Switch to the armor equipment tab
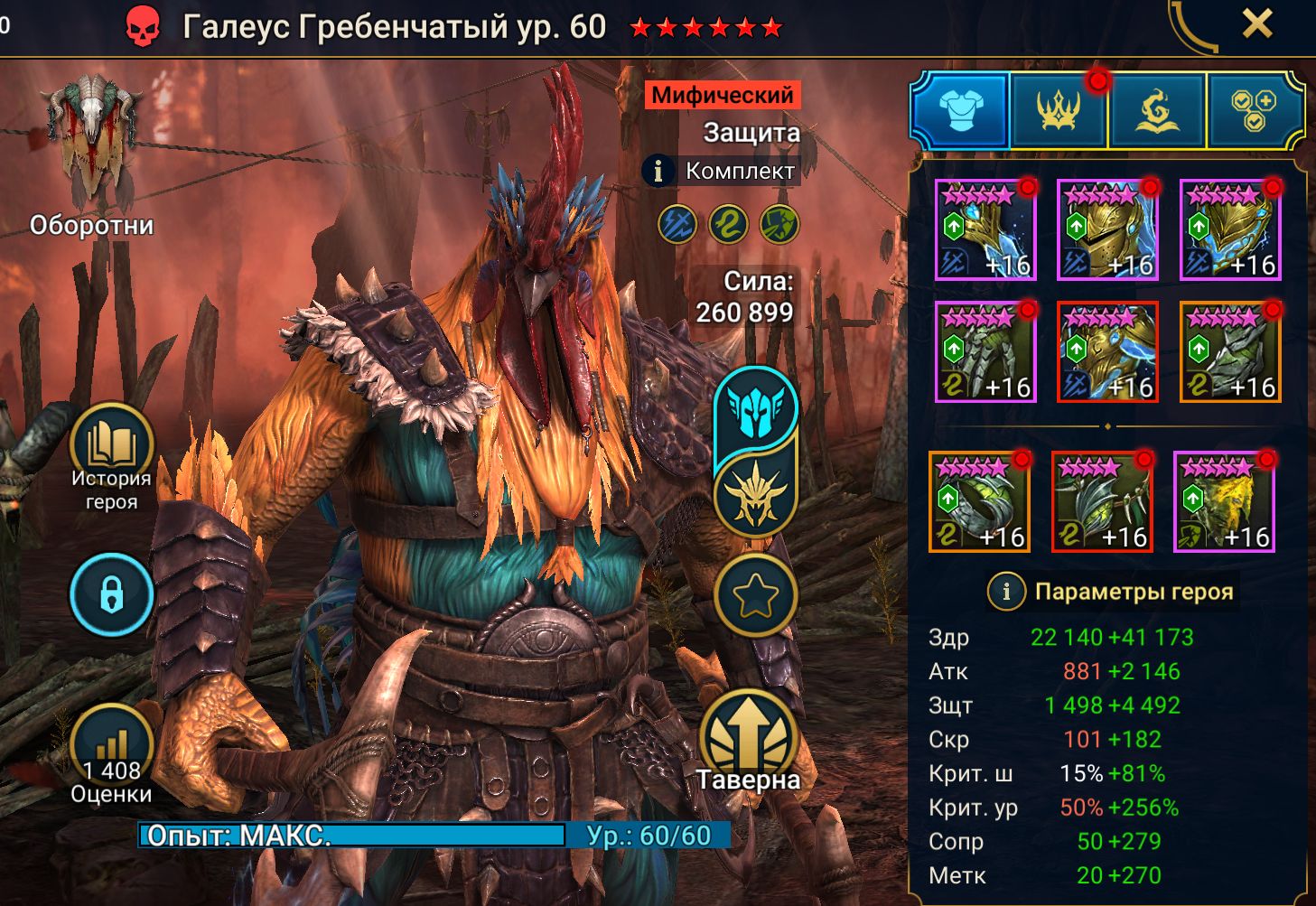The width and height of the screenshot is (1316, 906). point(959,111)
